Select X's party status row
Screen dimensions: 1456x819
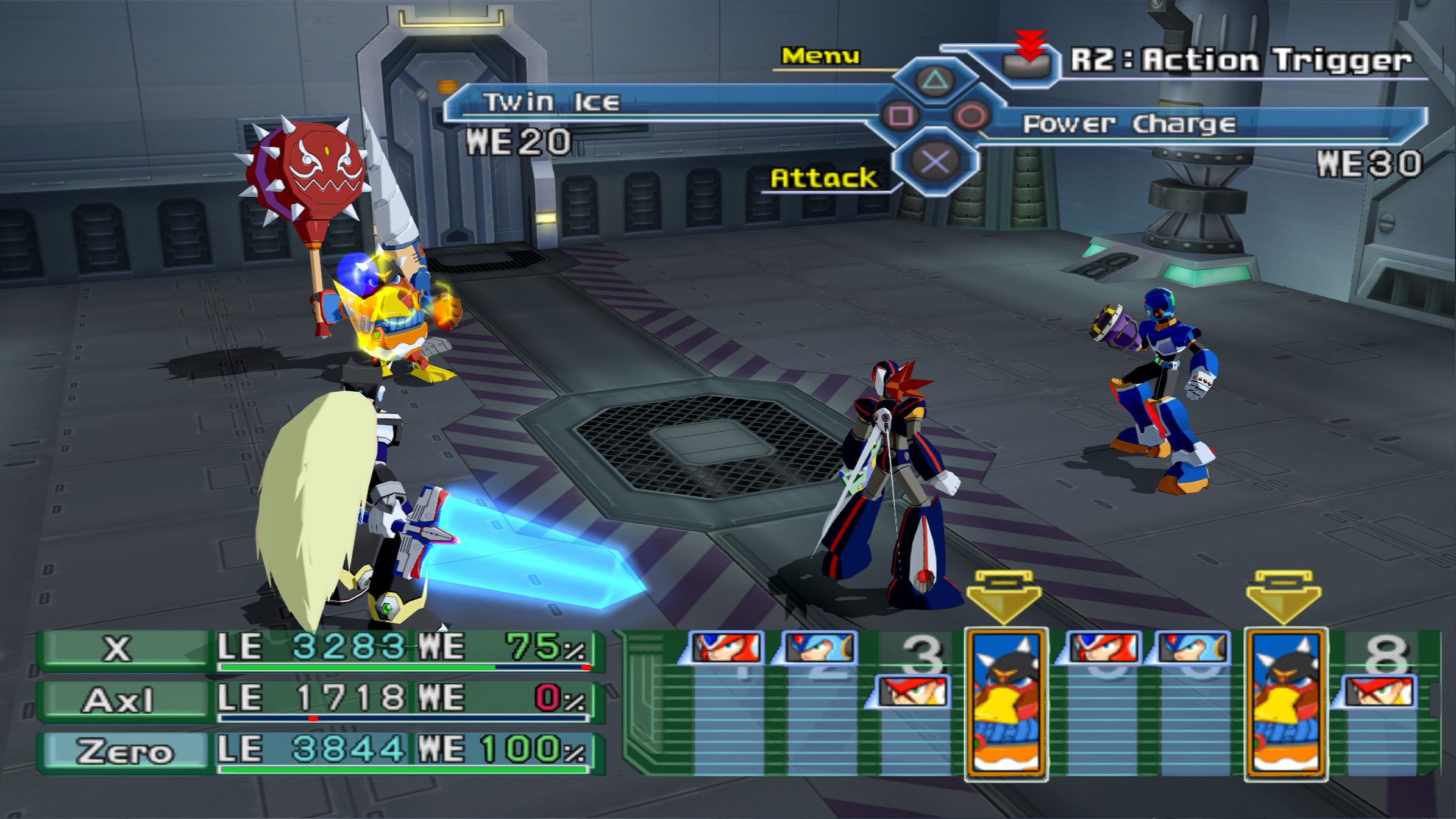point(320,649)
